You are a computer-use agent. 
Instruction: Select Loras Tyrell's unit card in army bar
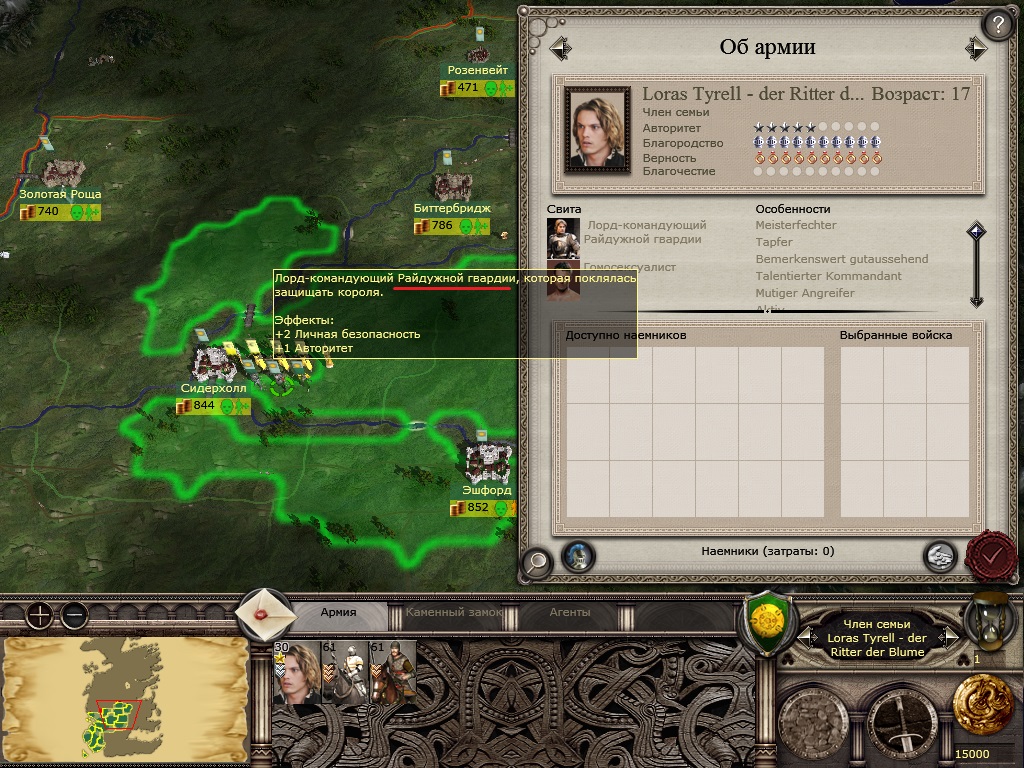(x=295, y=673)
